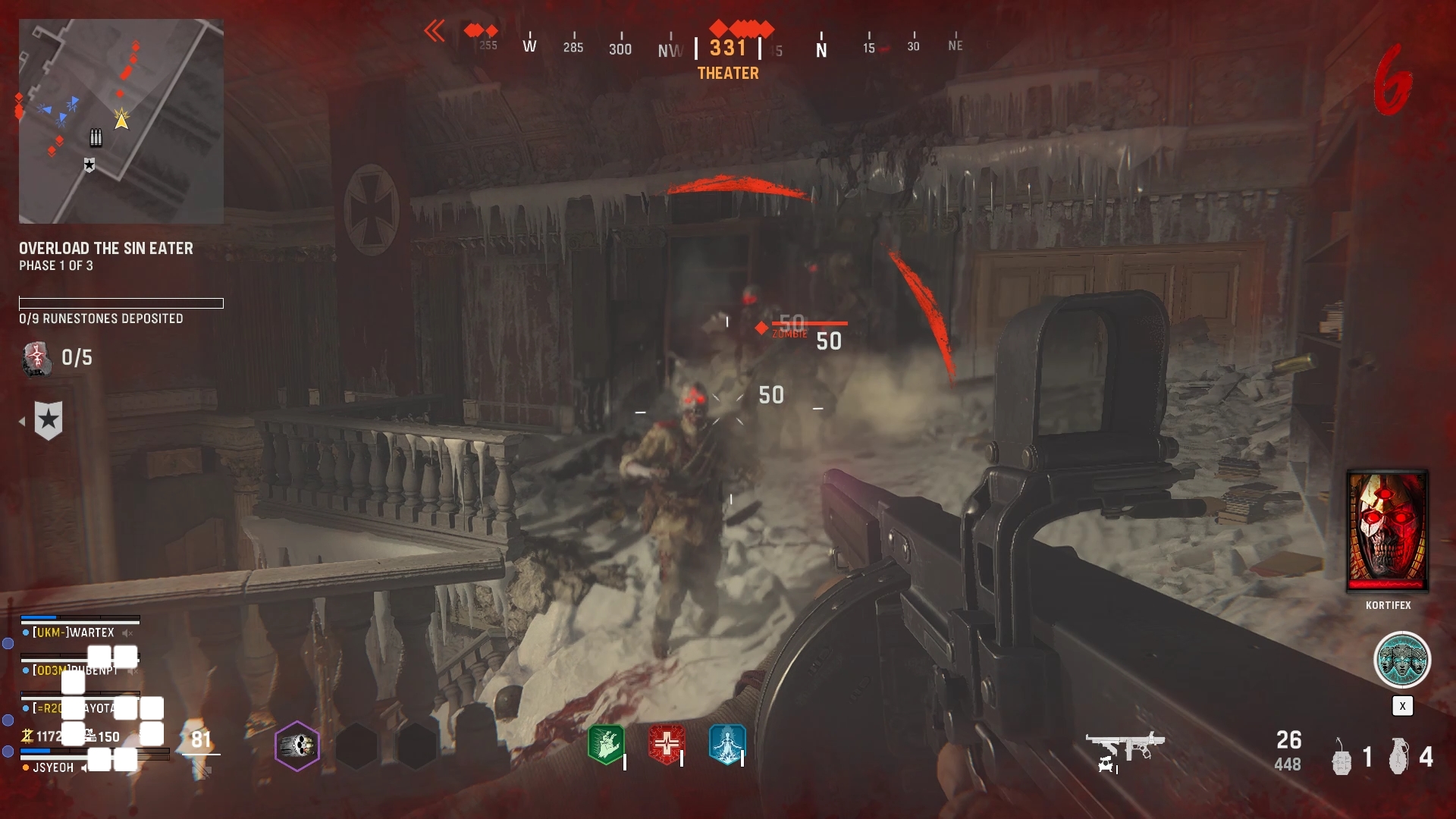The image size is (1456, 819).
Task: Select the tactical grenade icon
Action: point(1341,757)
